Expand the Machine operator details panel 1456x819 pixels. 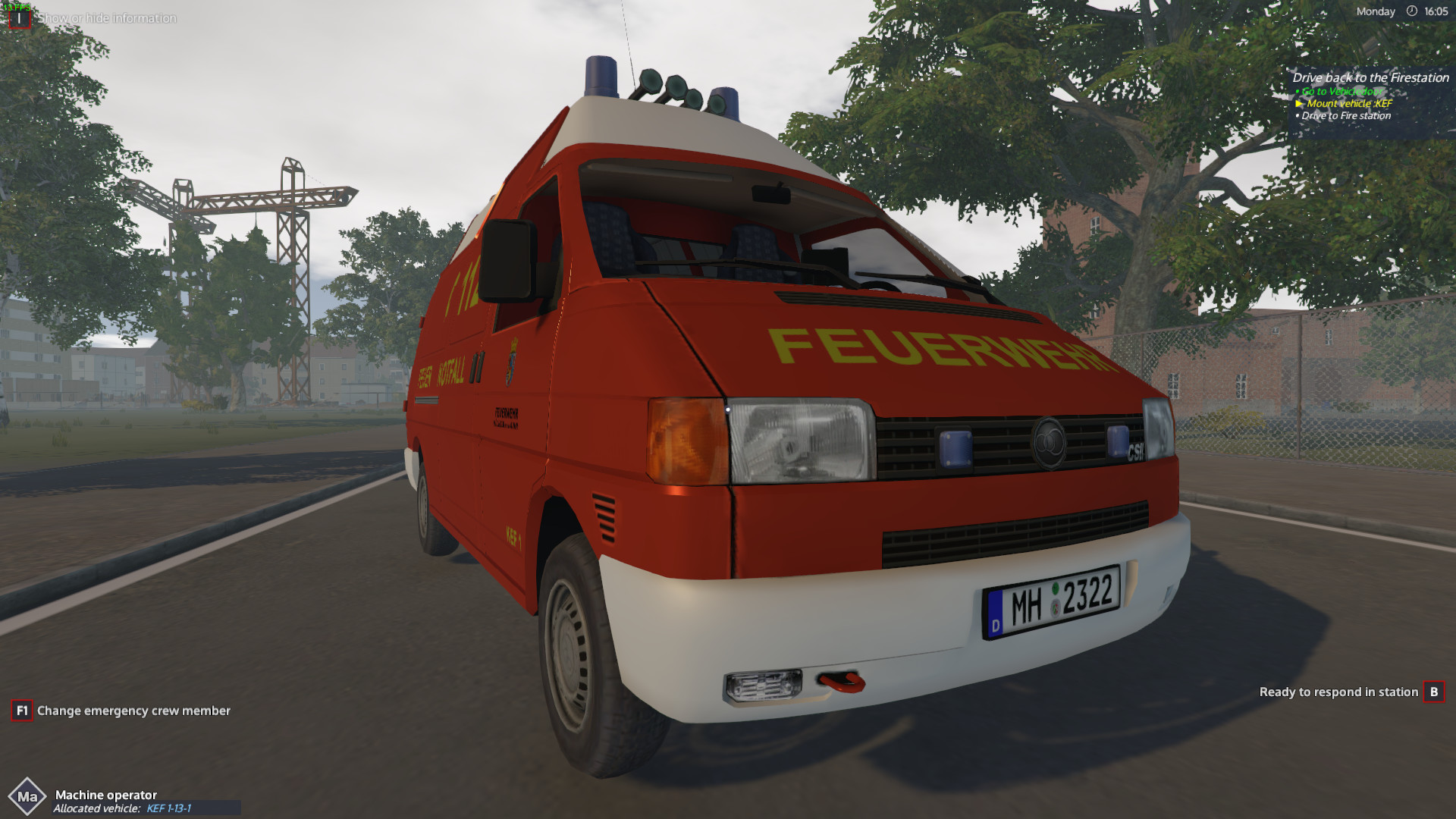106,795
